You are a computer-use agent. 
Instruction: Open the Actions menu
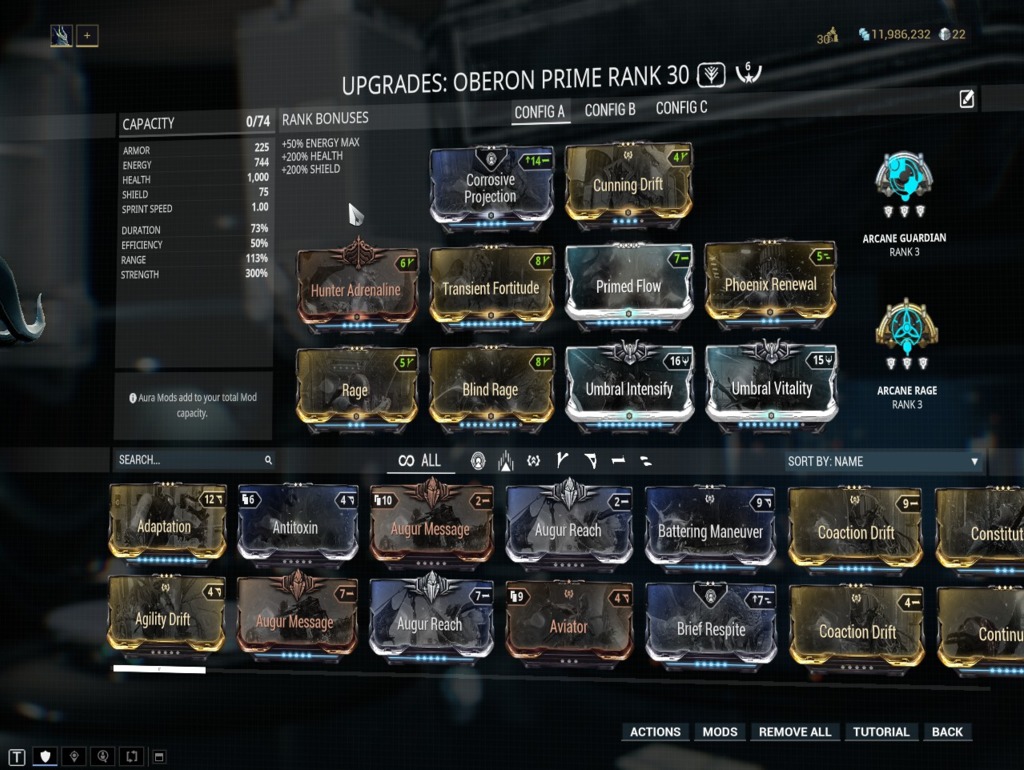click(x=655, y=732)
